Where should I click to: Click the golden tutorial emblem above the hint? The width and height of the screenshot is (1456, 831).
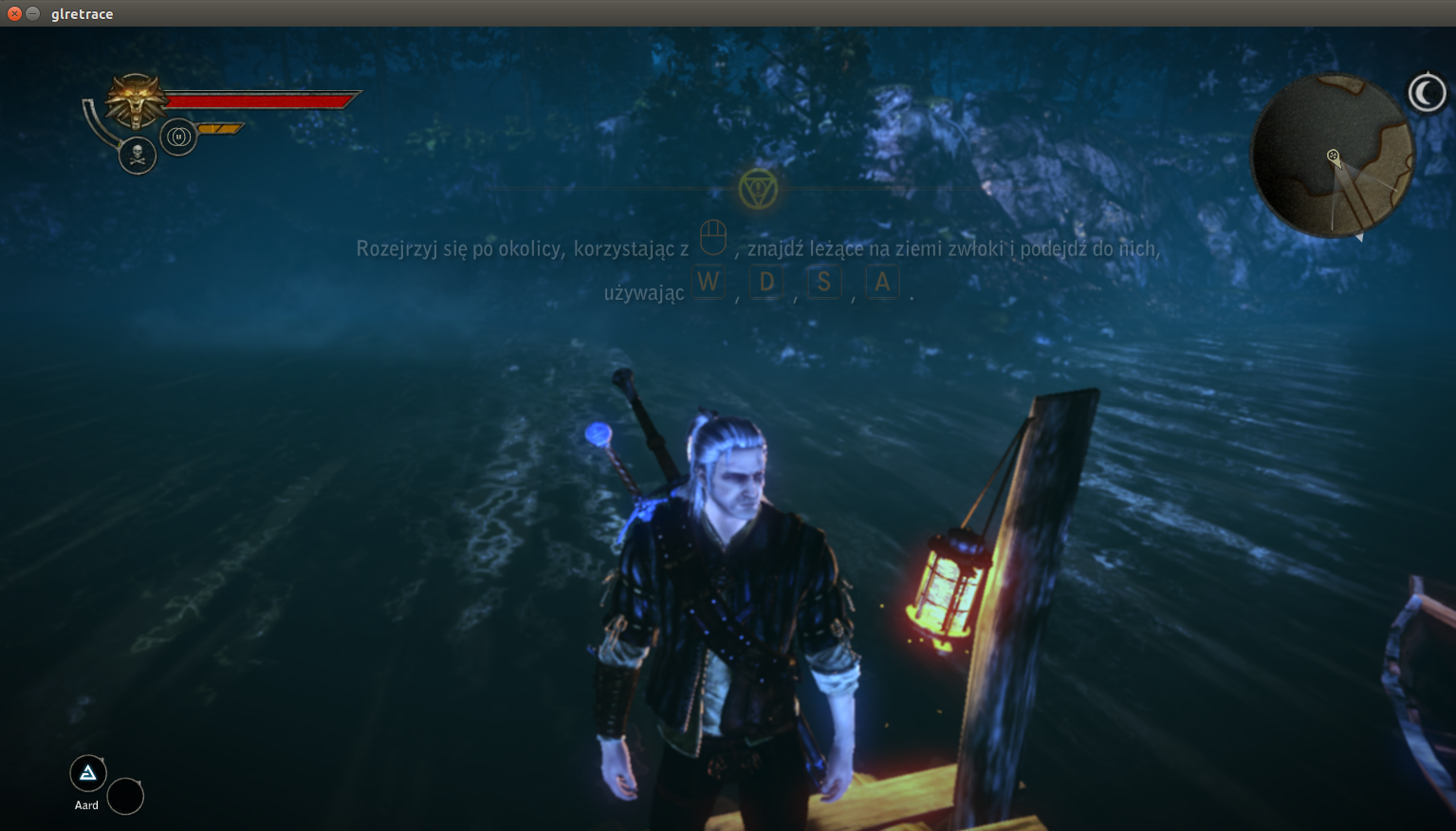(758, 189)
